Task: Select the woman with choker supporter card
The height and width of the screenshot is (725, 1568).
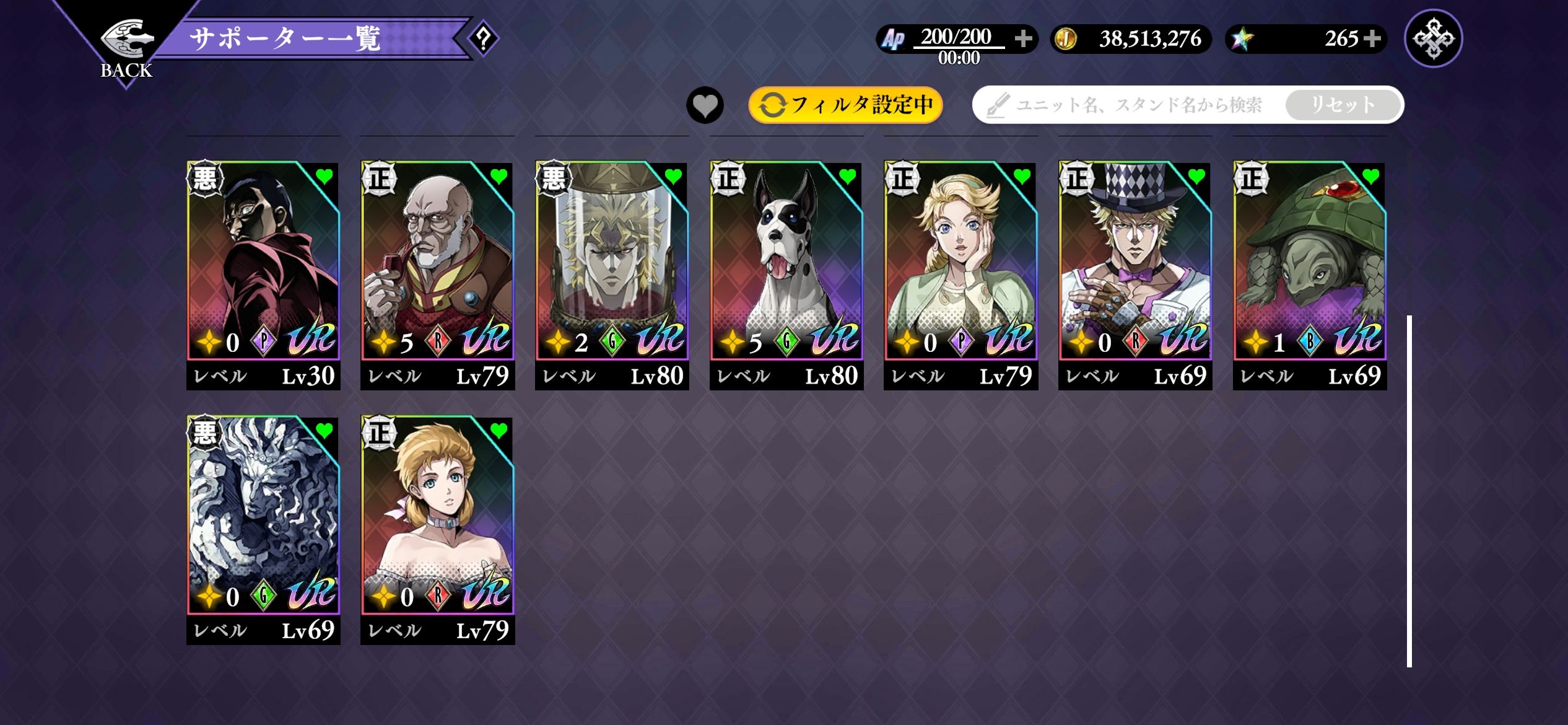Action: pyautogui.click(x=437, y=530)
